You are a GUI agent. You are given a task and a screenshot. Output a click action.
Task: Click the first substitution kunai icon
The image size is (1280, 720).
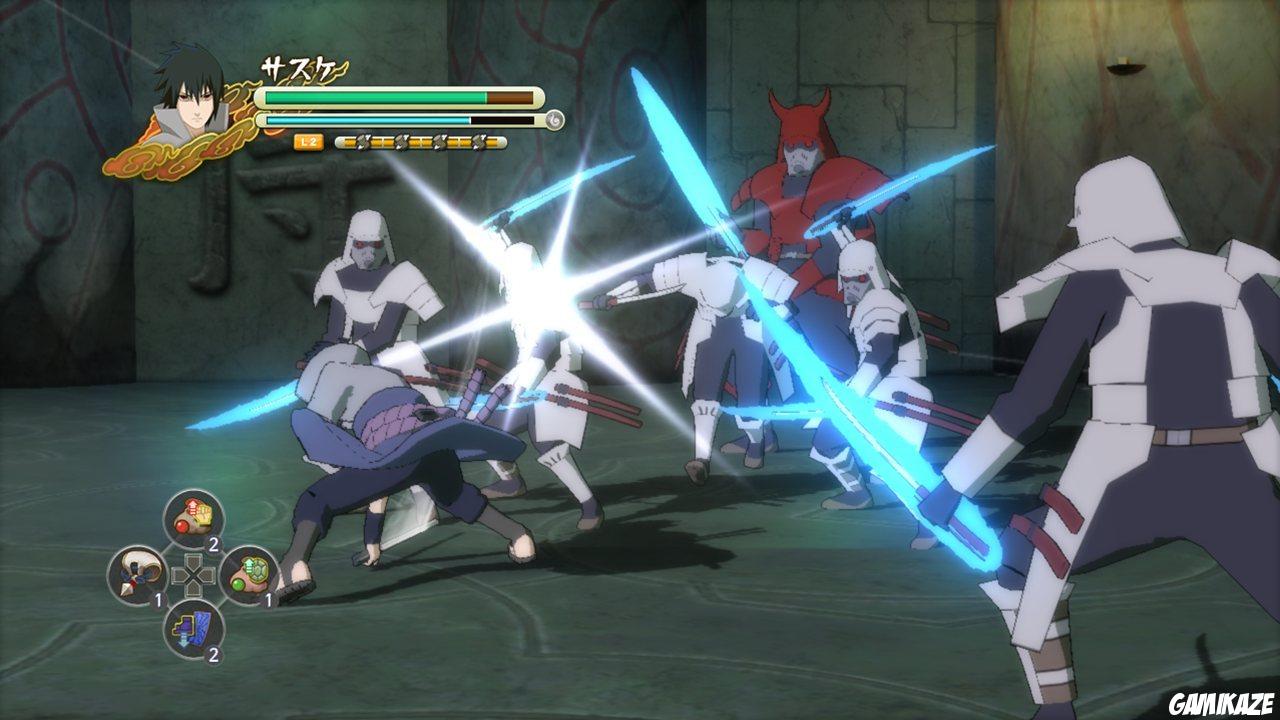[360, 143]
